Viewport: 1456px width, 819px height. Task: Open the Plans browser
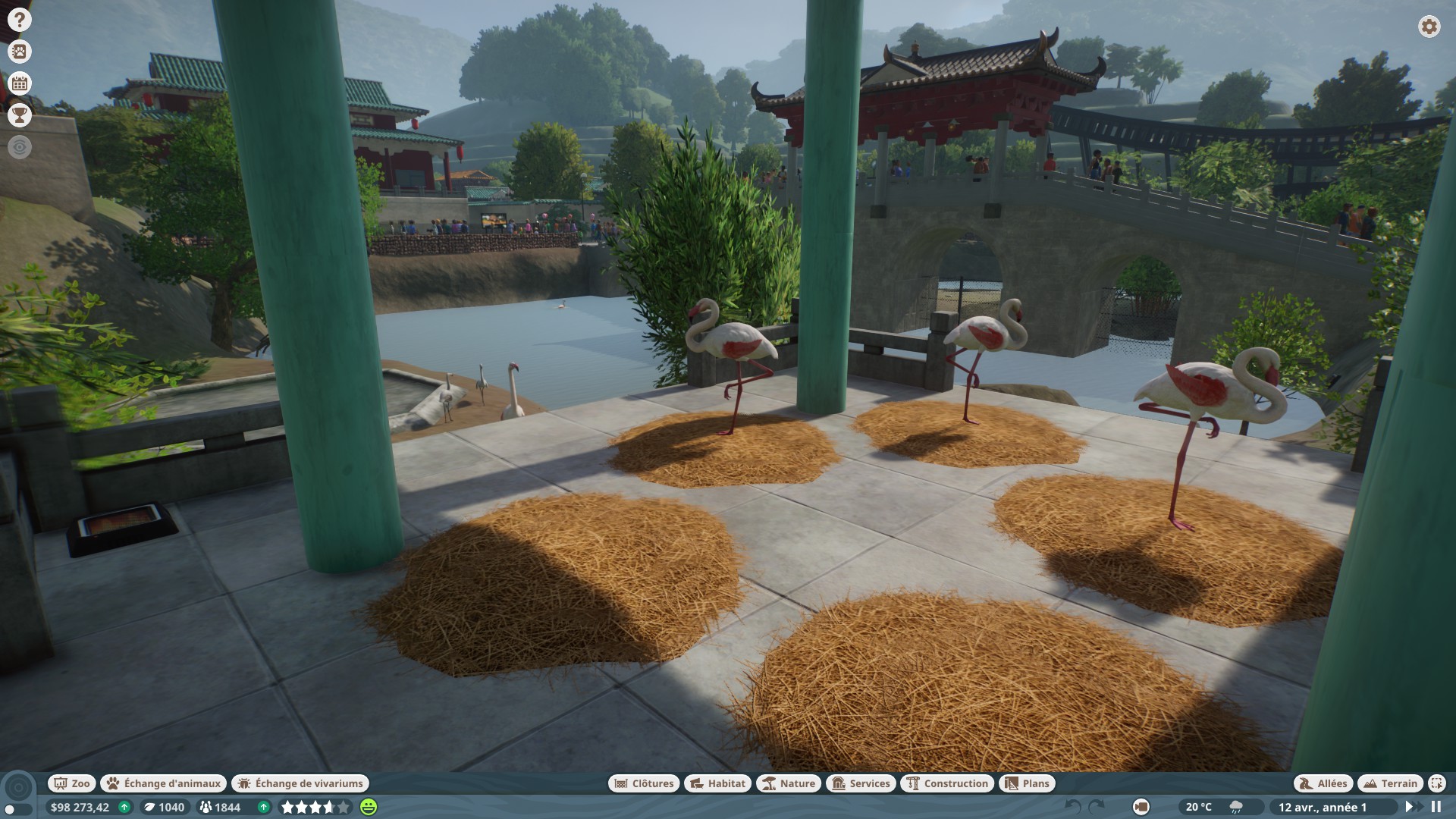point(1028,783)
